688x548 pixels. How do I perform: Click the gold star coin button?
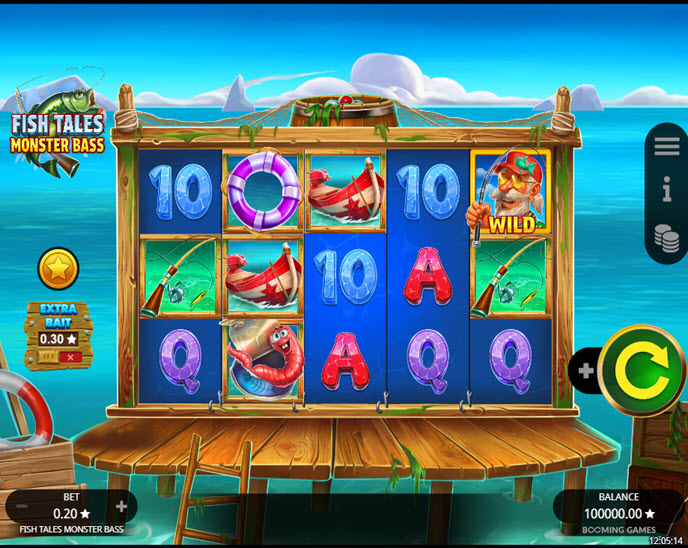point(58,269)
